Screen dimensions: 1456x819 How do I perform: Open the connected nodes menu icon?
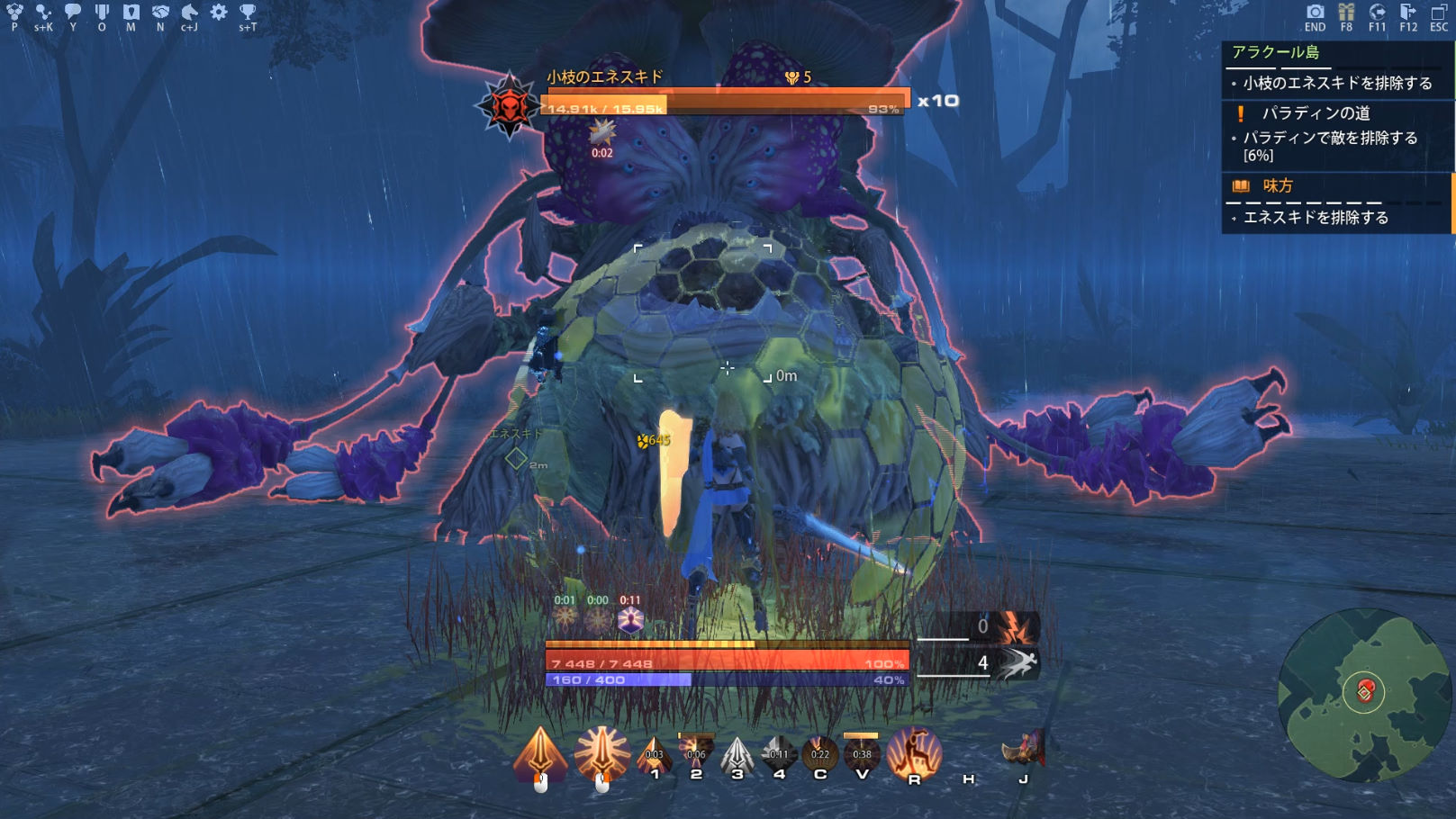click(43, 12)
